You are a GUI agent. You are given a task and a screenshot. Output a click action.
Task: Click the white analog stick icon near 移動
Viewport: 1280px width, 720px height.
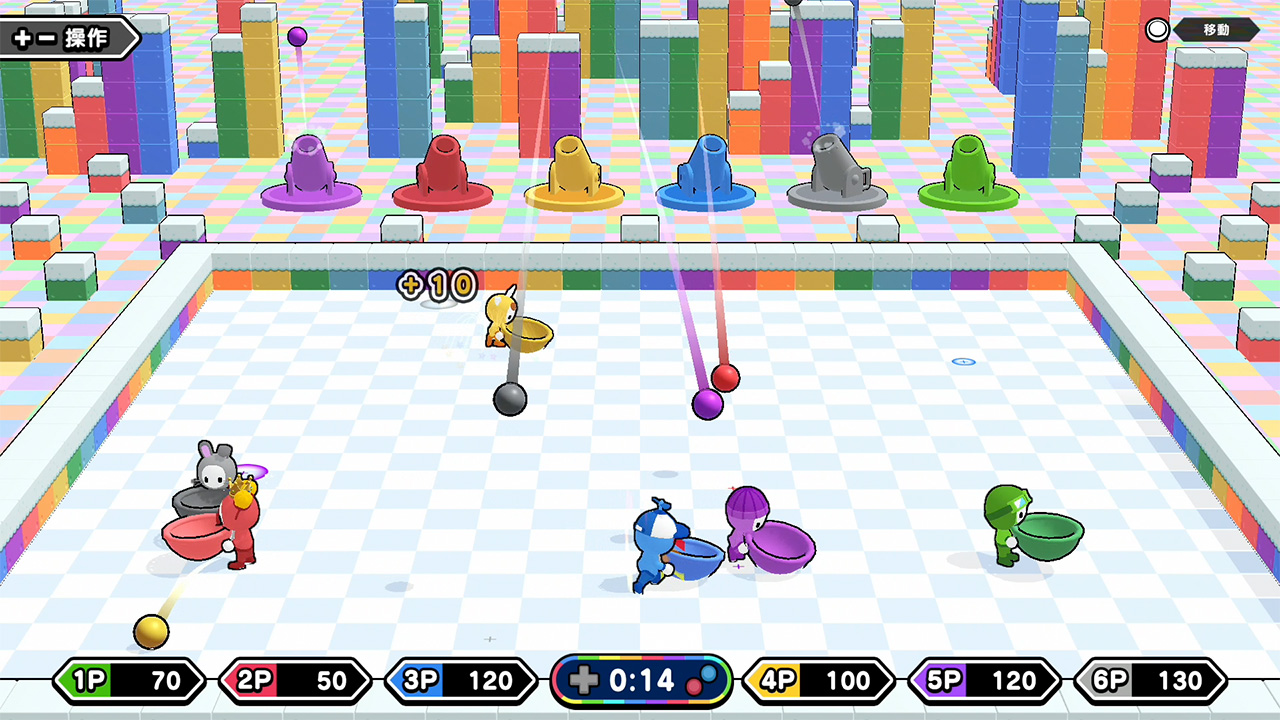pos(1157,29)
